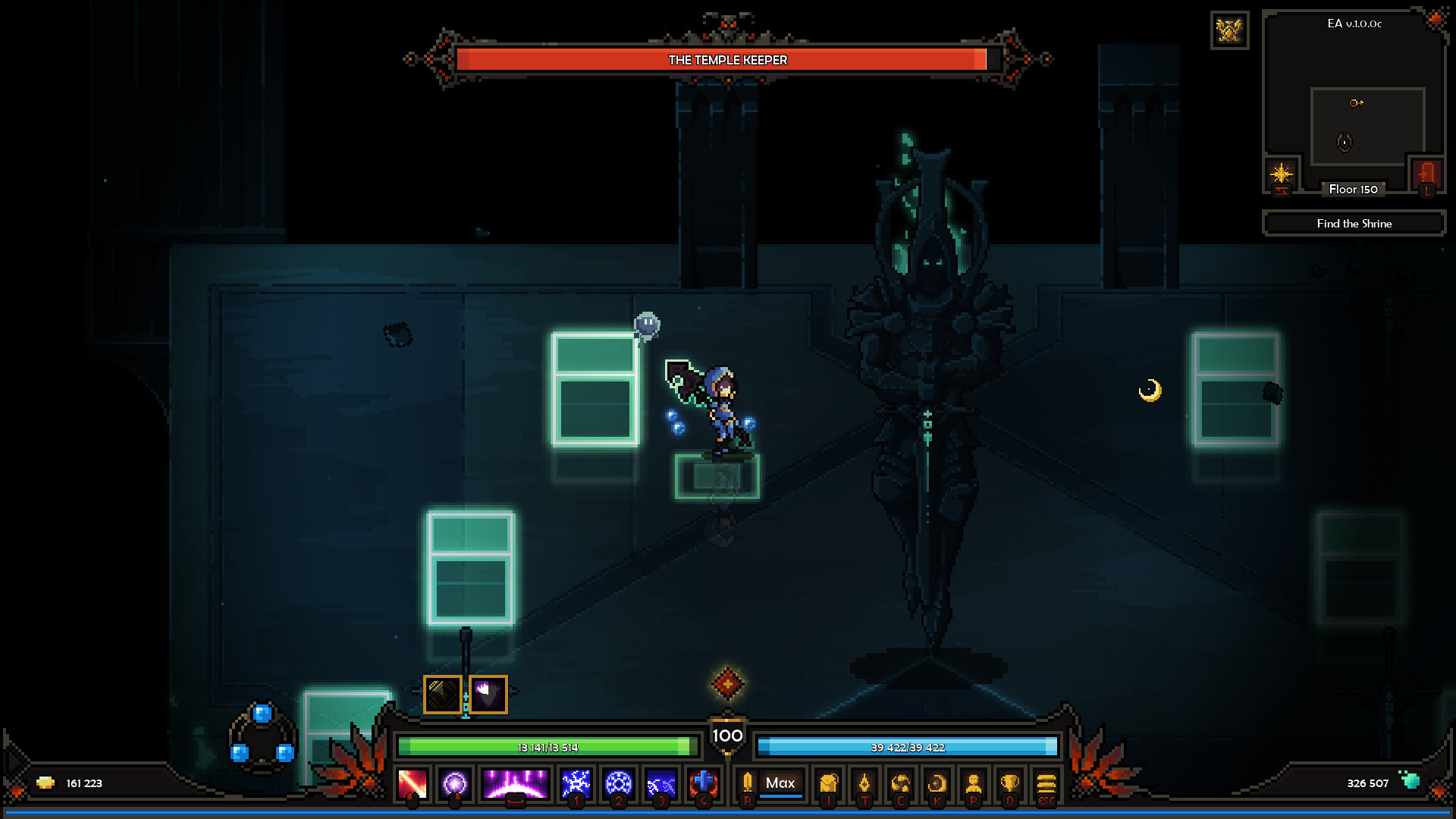Select the red exit door button
The image size is (1456, 819).
(1426, 175)
